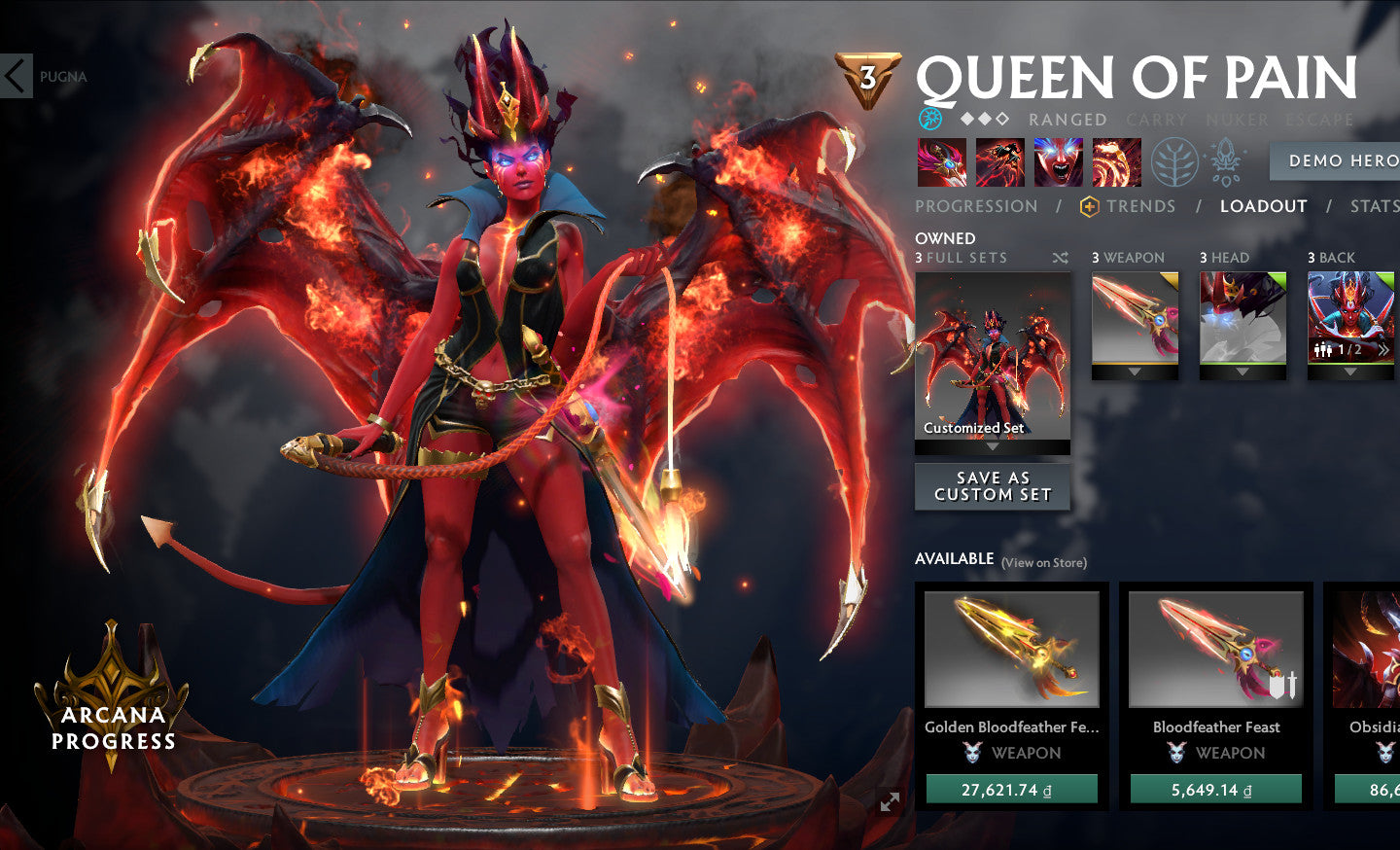
Task: Click the Blink ability icon
Action: pyautogui.click(x=999, y=162)
